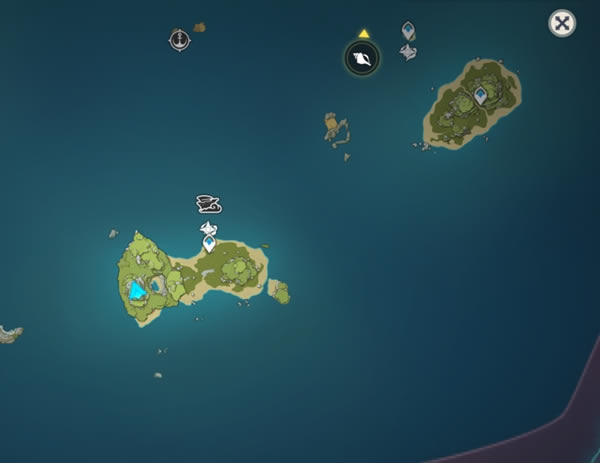Click the conch shell map marker

[362, 59]
